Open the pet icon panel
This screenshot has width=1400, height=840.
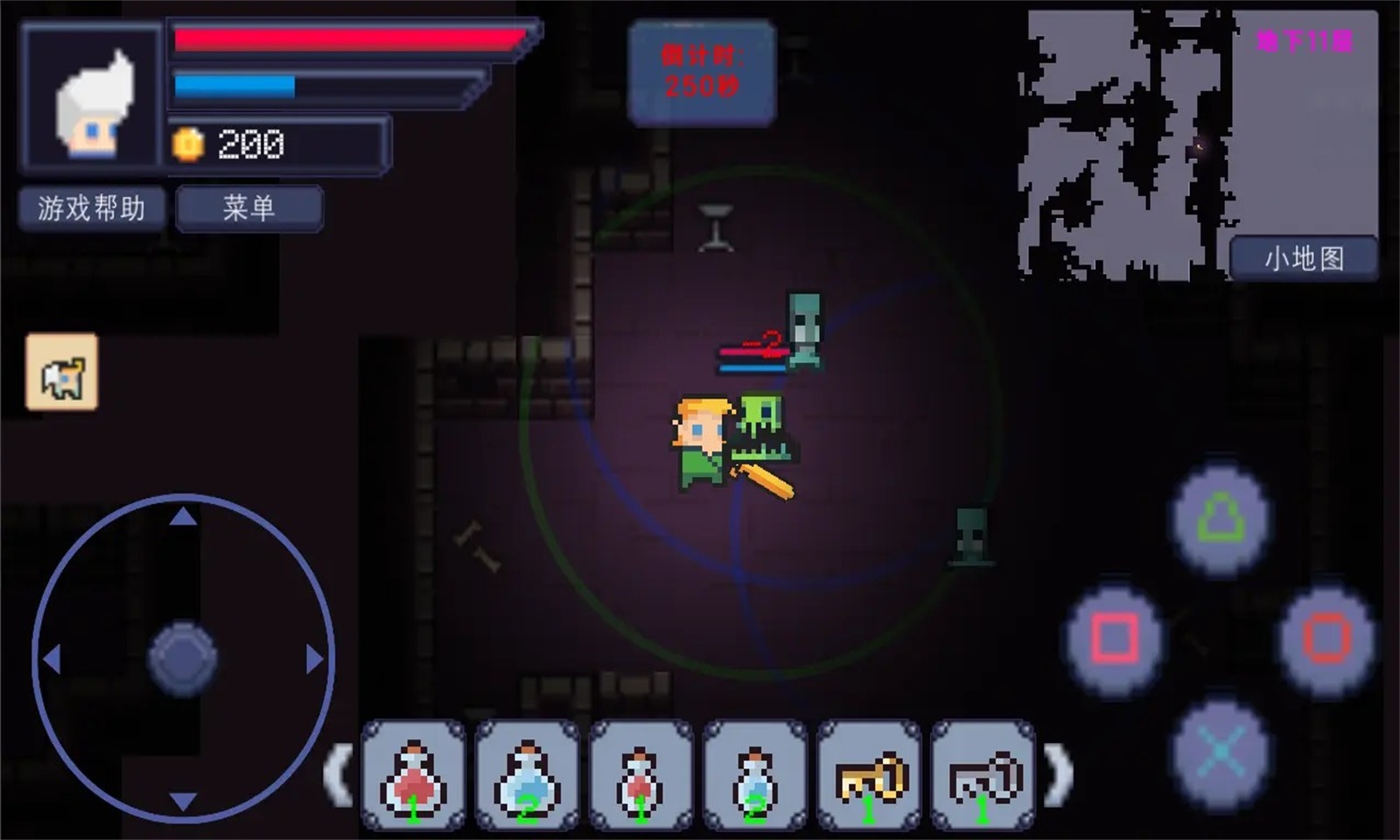pyautogui.click(x=62, y=372)
